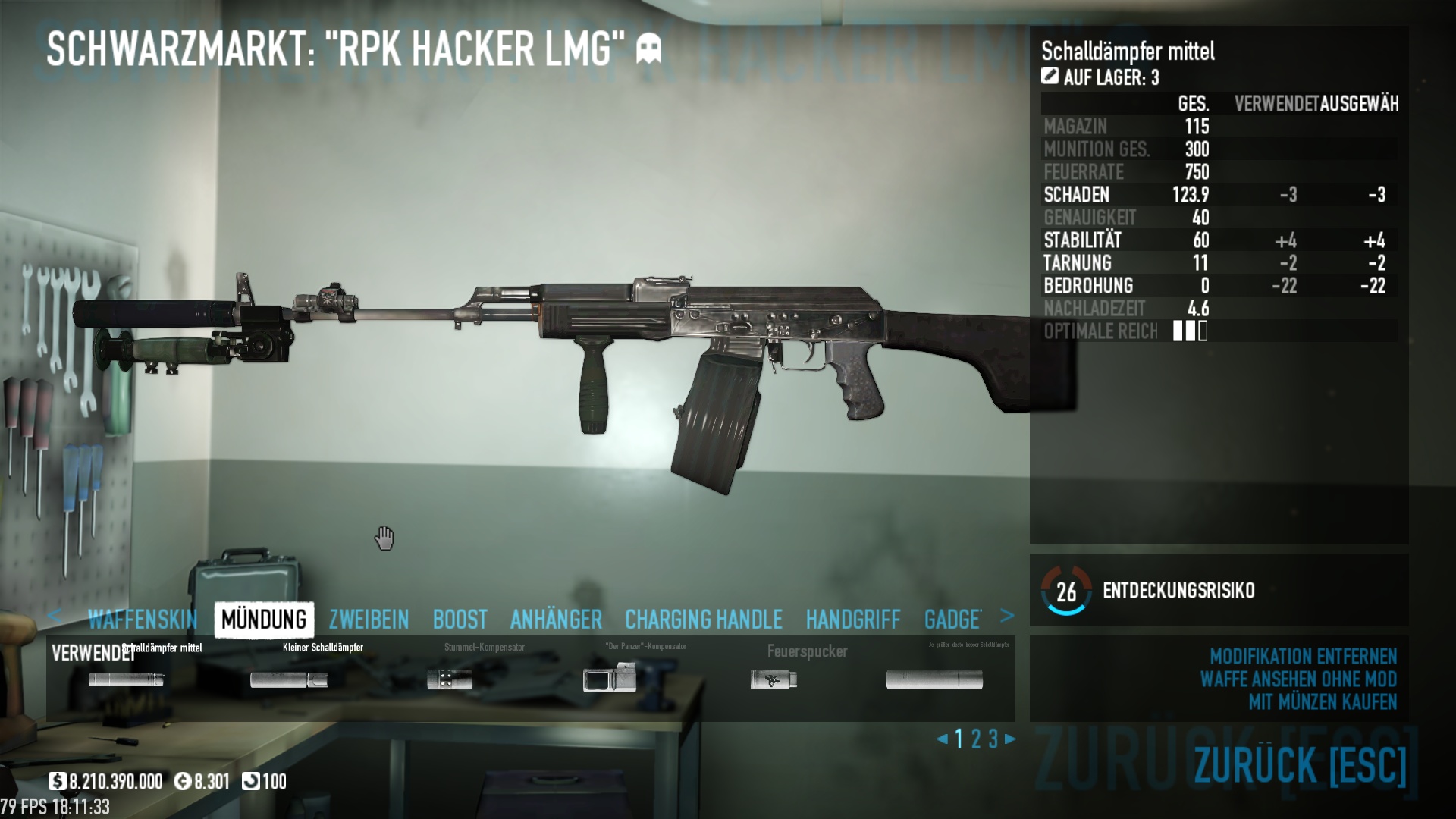The height and width of the screenshot is (819, 1456).
Task: Show the Handgriff modifications
Action: click(853, 620)
